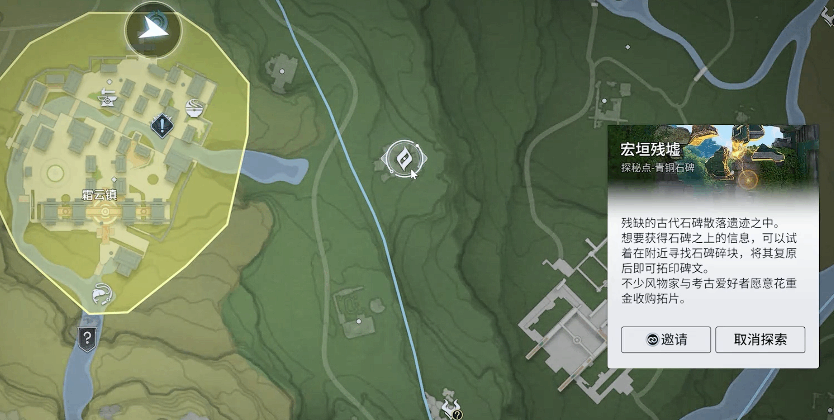Select the round marker at town's south edge
The width and height of the screenshot is (834, 420).
[101, 294]
